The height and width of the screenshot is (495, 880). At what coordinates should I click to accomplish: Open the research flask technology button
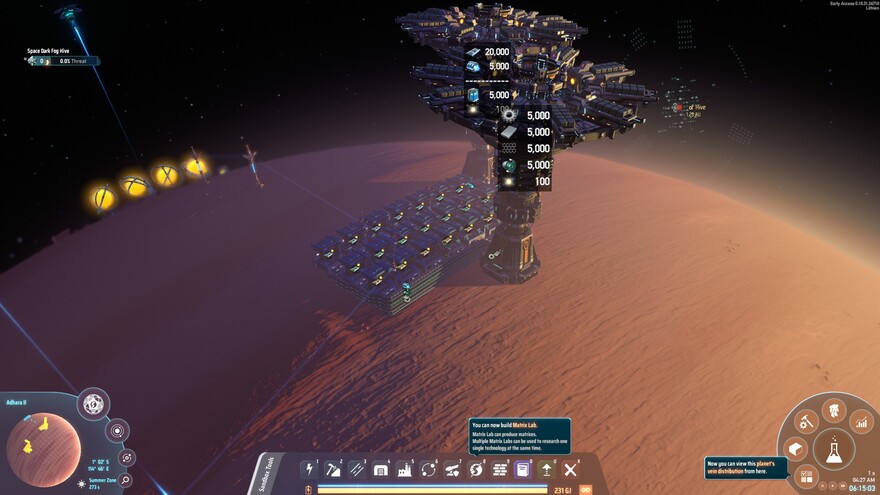point(833,451)
